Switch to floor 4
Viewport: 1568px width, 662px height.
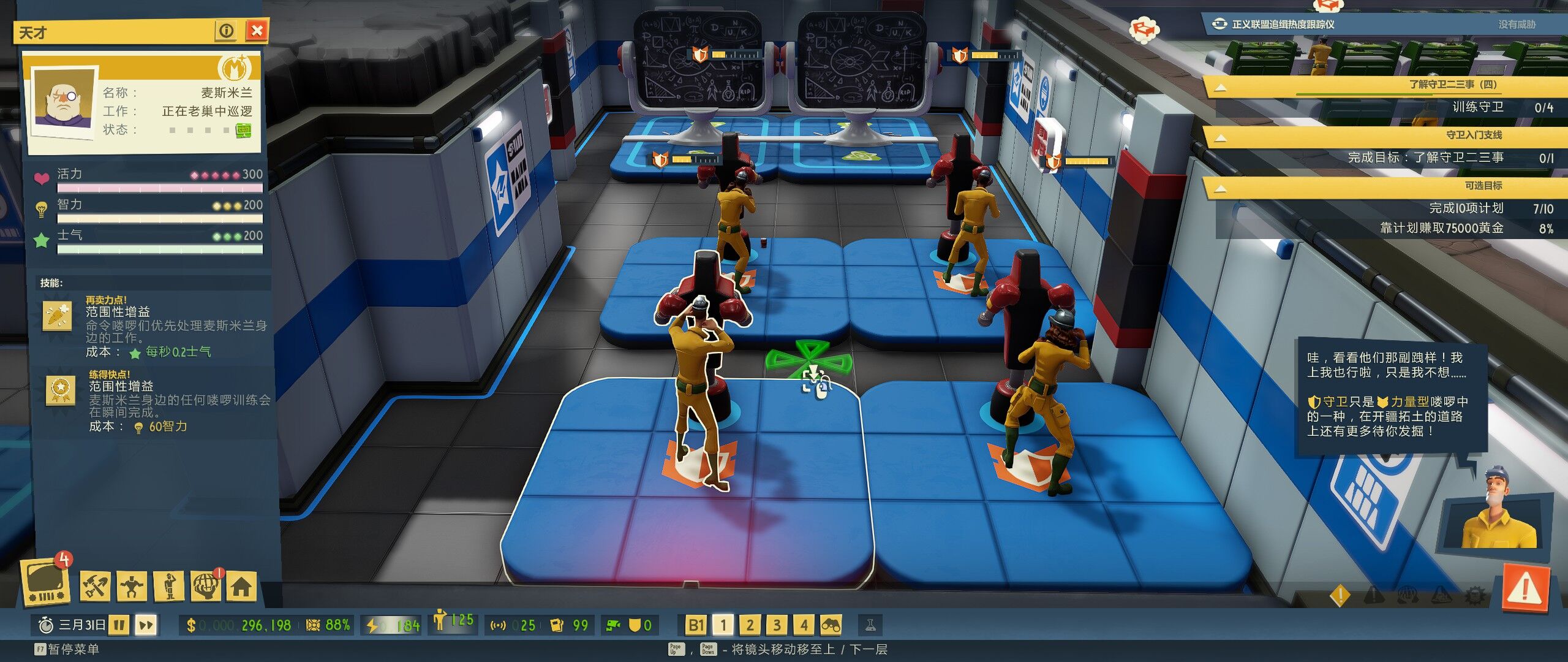tap(804, 625)
